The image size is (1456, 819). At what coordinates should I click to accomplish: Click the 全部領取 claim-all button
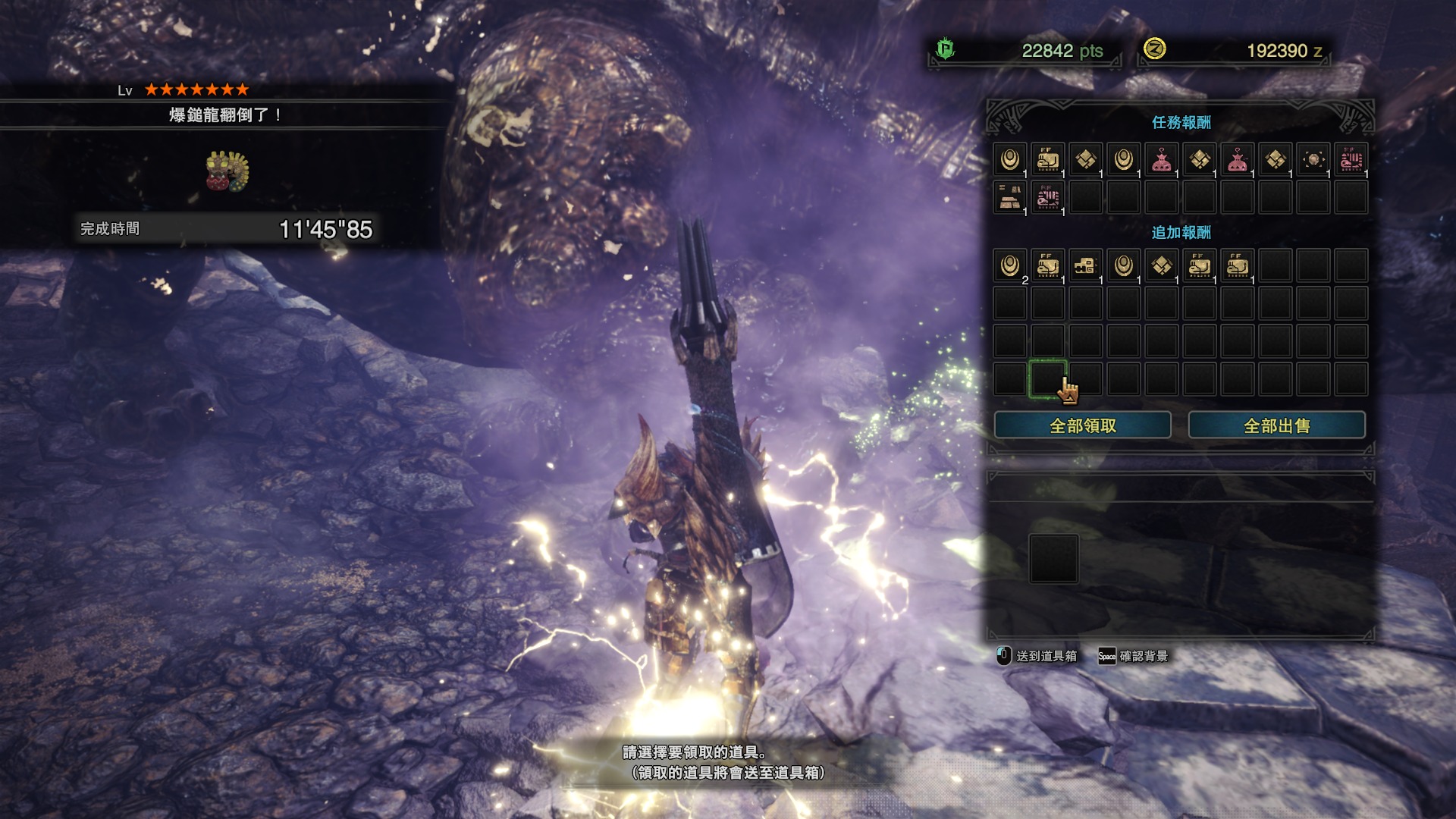click(1082, 425)
